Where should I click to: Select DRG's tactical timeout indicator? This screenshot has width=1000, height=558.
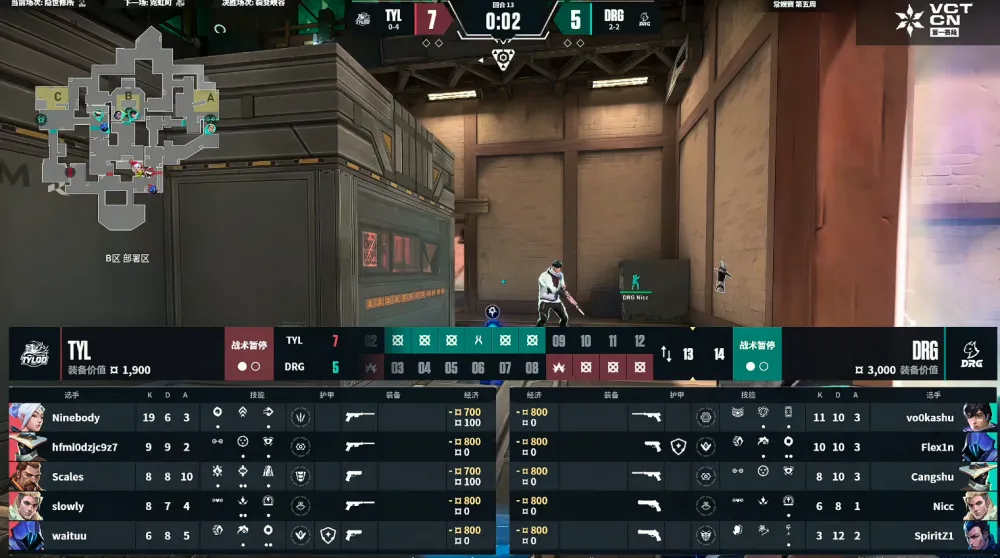757,354
